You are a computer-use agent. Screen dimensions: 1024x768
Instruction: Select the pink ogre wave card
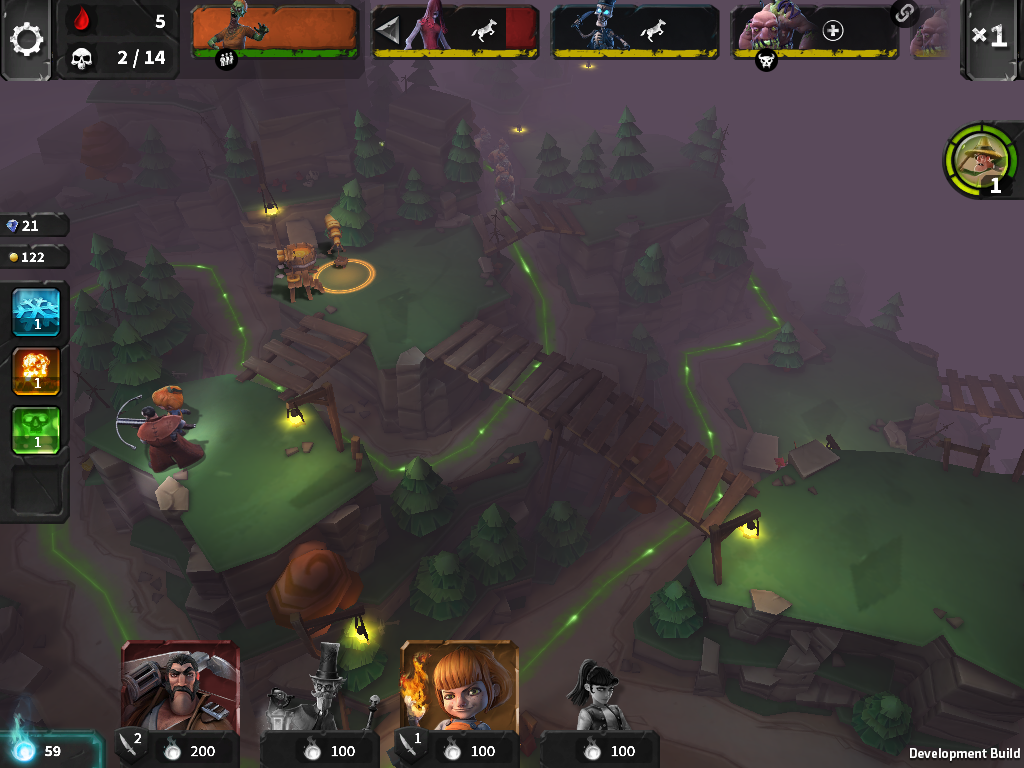(x=813, y=30)
